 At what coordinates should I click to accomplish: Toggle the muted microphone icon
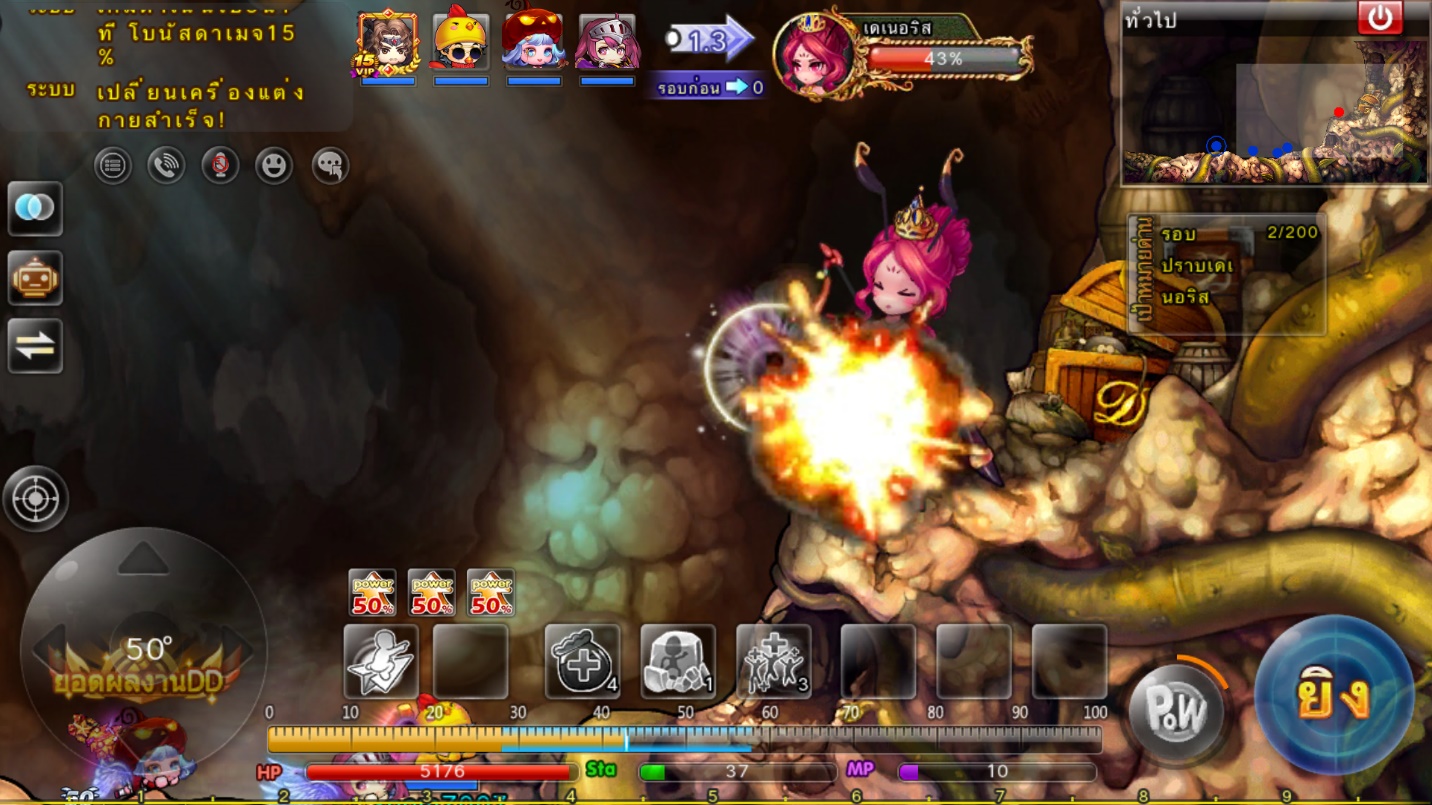(220, 166)
